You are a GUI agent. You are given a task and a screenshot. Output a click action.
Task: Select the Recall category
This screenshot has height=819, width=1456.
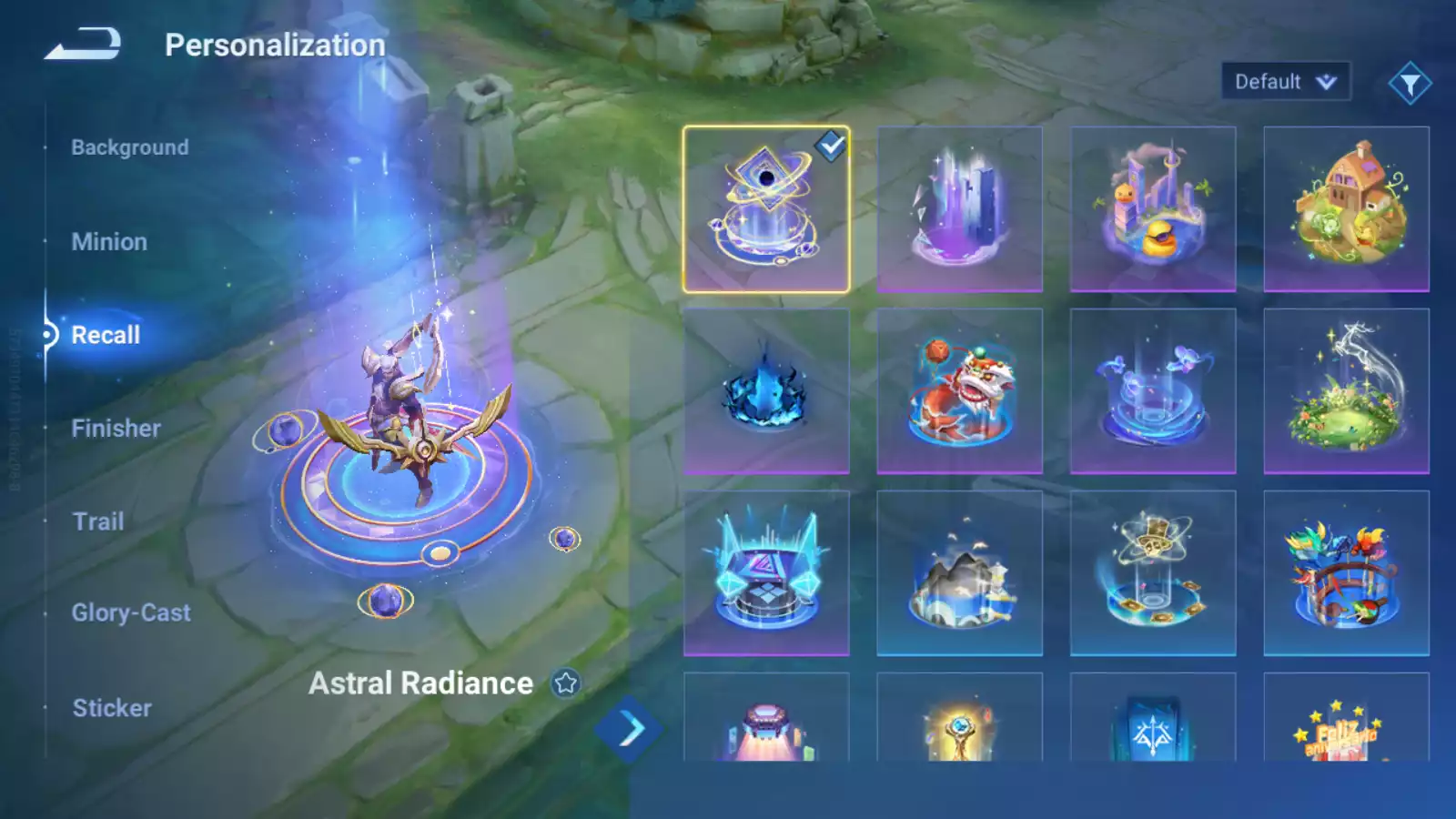tap(106, 335)
